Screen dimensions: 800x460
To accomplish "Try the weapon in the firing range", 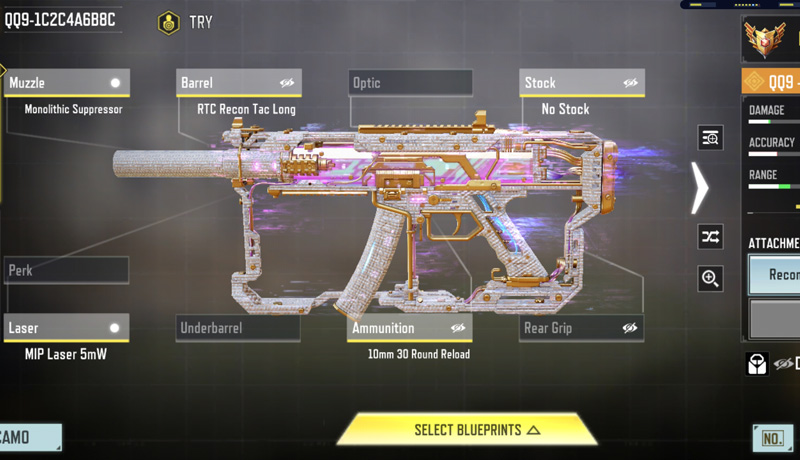I will tap(186, 22).
